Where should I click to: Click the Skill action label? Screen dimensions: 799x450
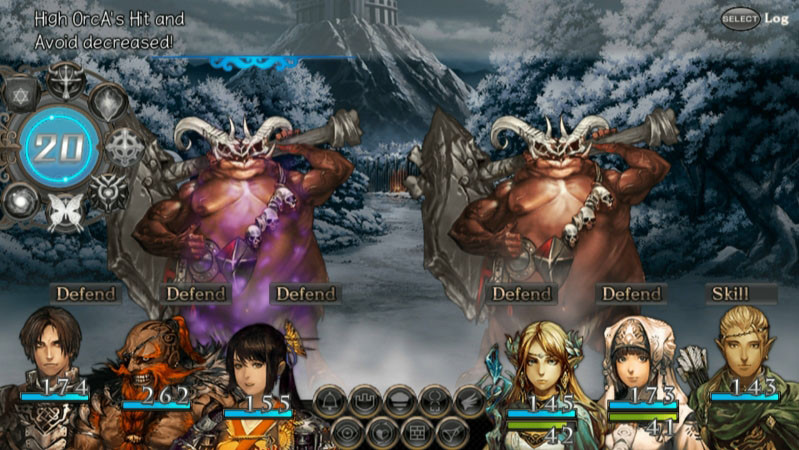pos(729,294)
